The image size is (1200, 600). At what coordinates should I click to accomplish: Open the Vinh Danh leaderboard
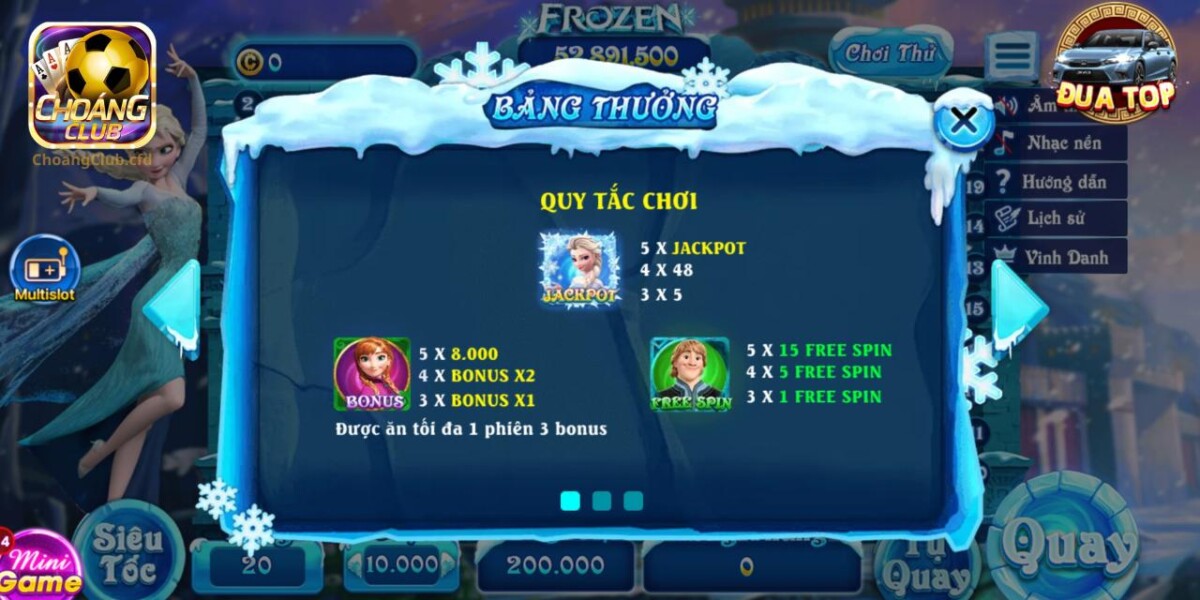(1060, 257)
